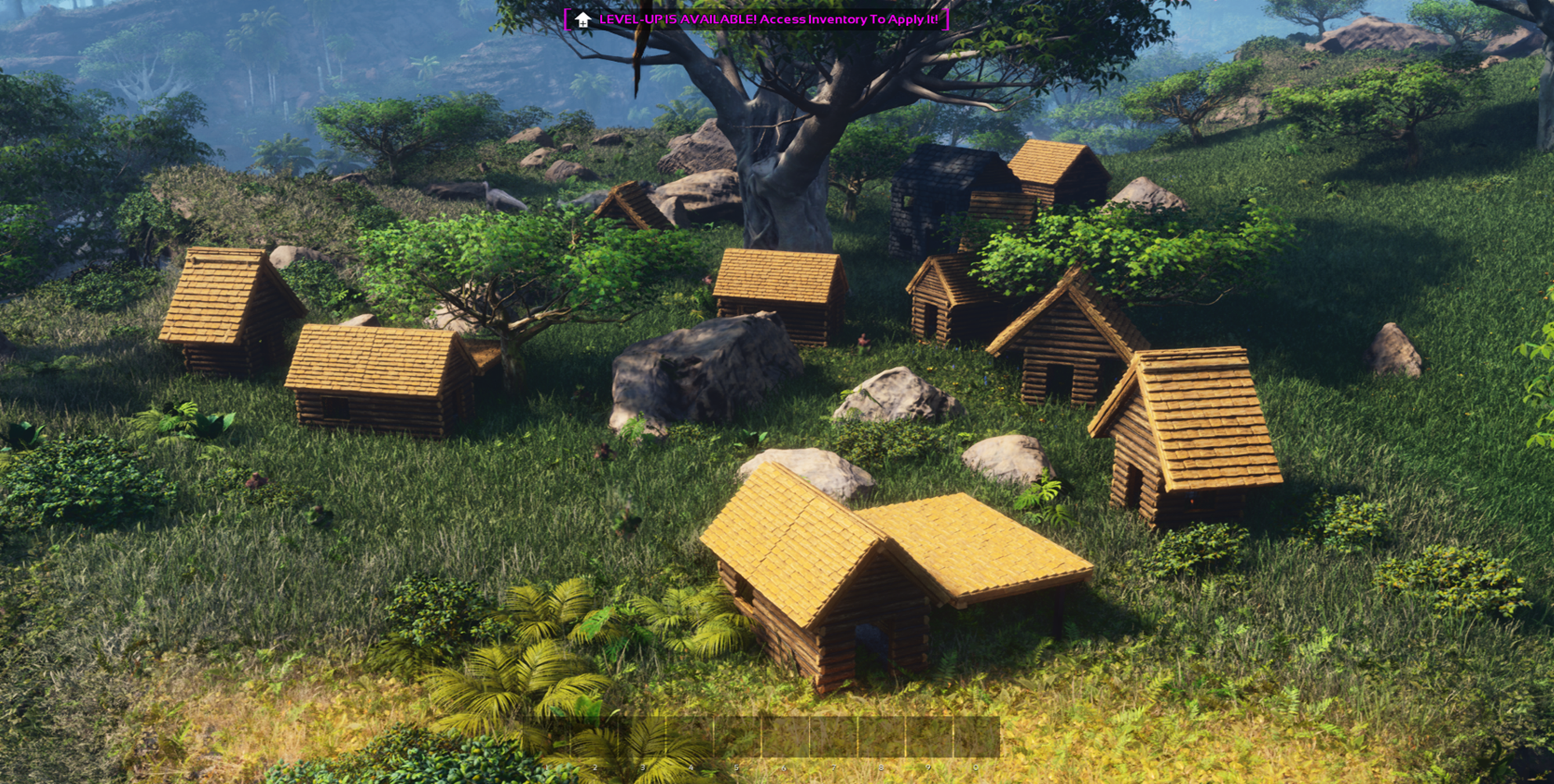Activate hotbar slot number 7
1554x784 pixels.
833,738
